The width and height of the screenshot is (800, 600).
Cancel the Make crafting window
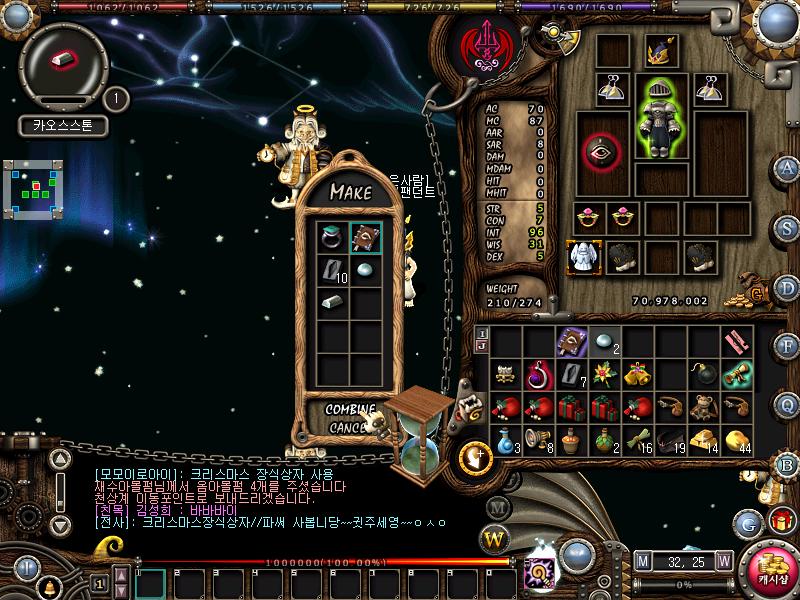tap(348, 428)
